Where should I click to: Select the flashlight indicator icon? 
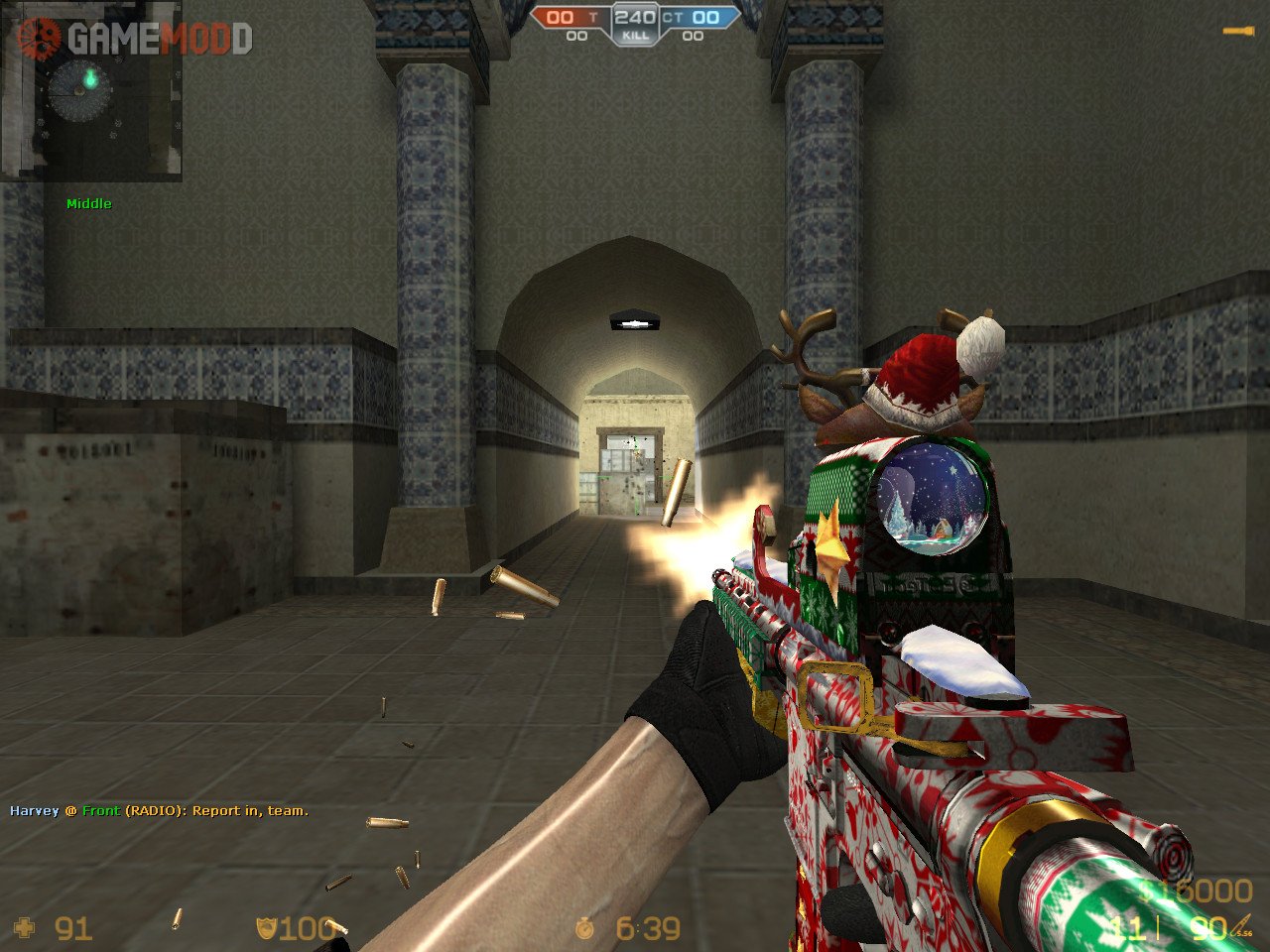point(1237,32)
